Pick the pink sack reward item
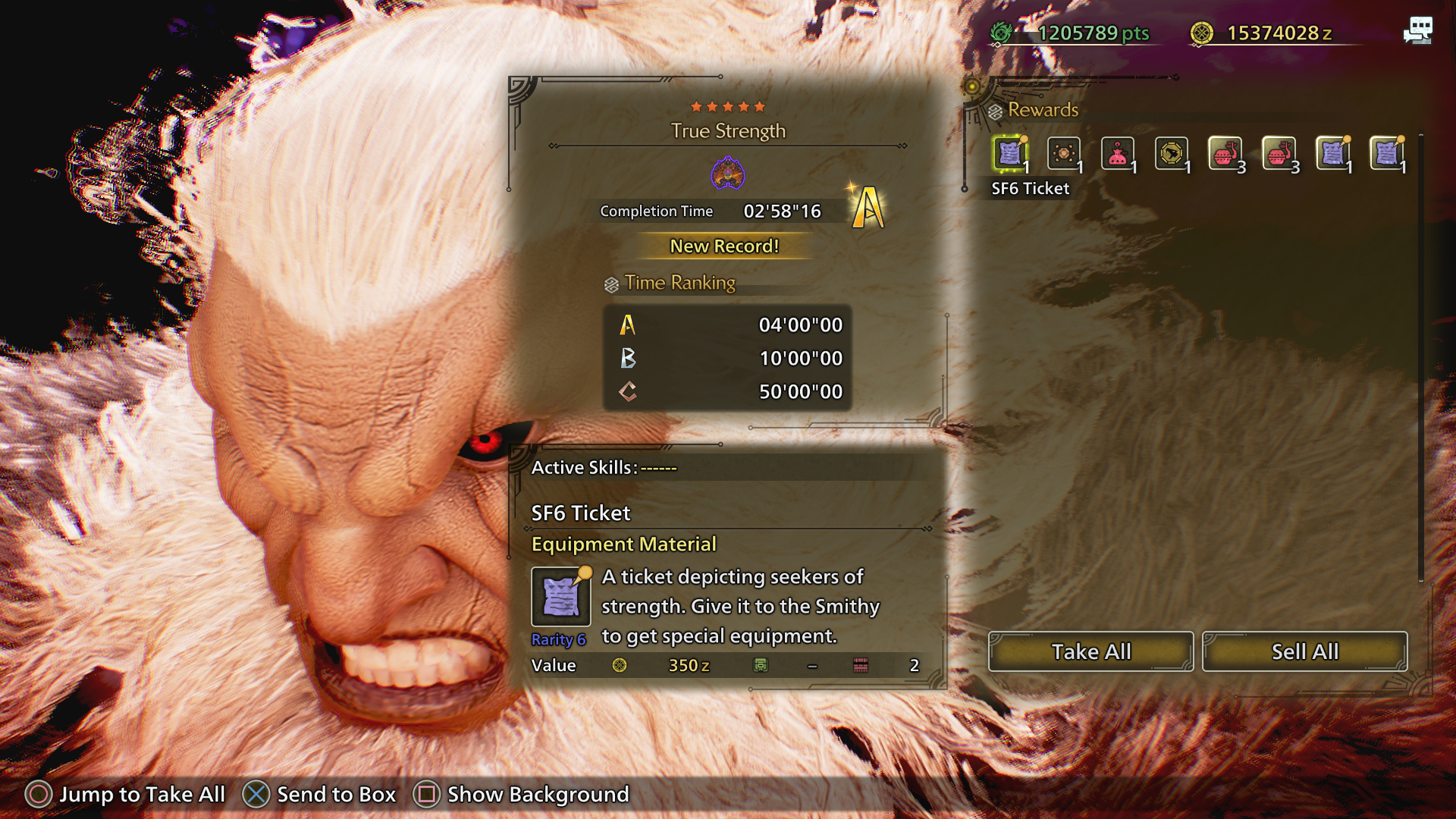 [x=1117, y=154]
